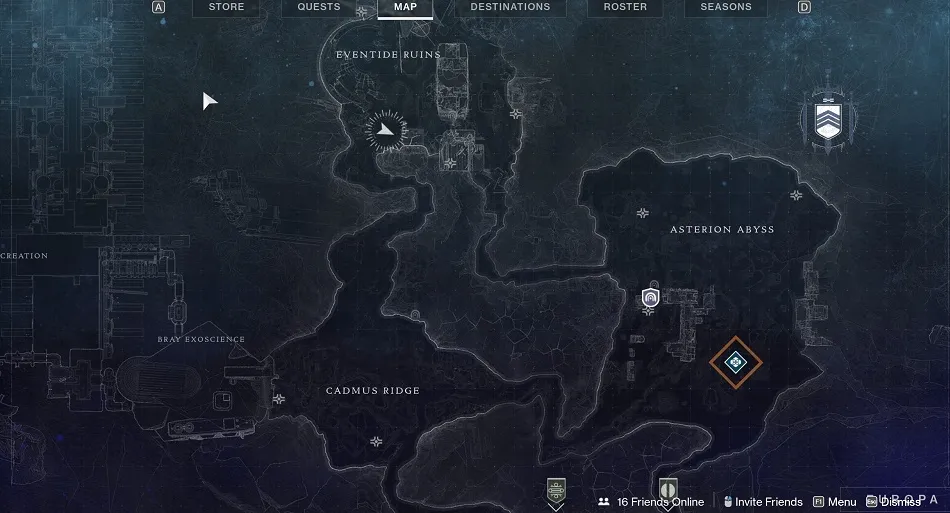Screen dimensions: 950x513
Task: Go to the Destinations tab
Action: tap(510, 7)
